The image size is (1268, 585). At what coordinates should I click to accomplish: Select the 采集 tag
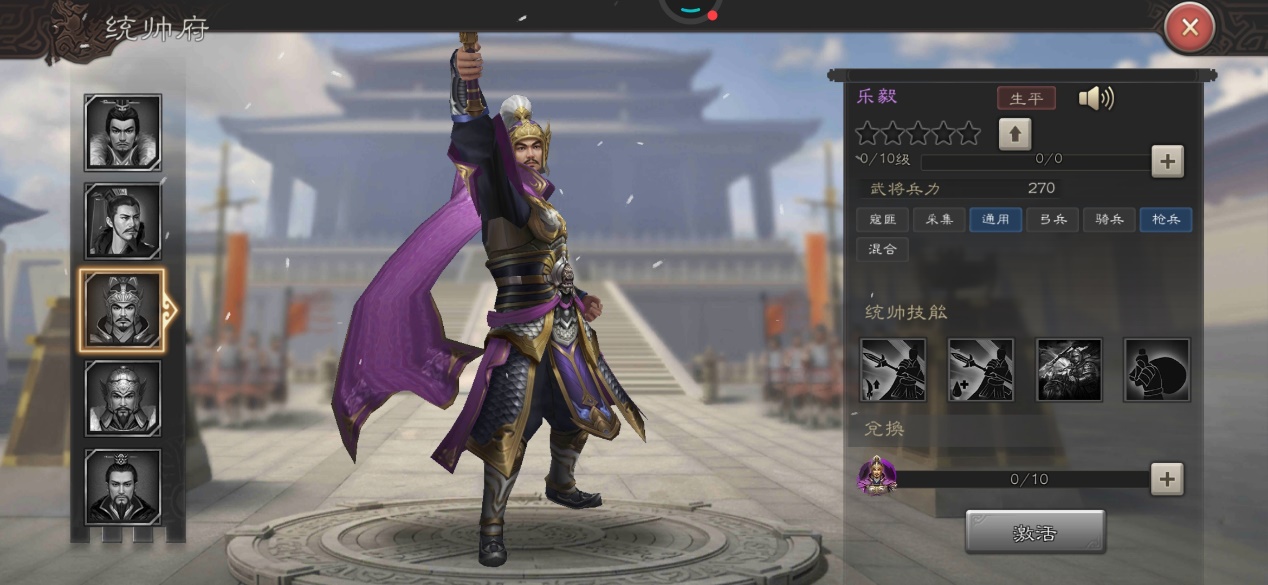coord(938,220)
